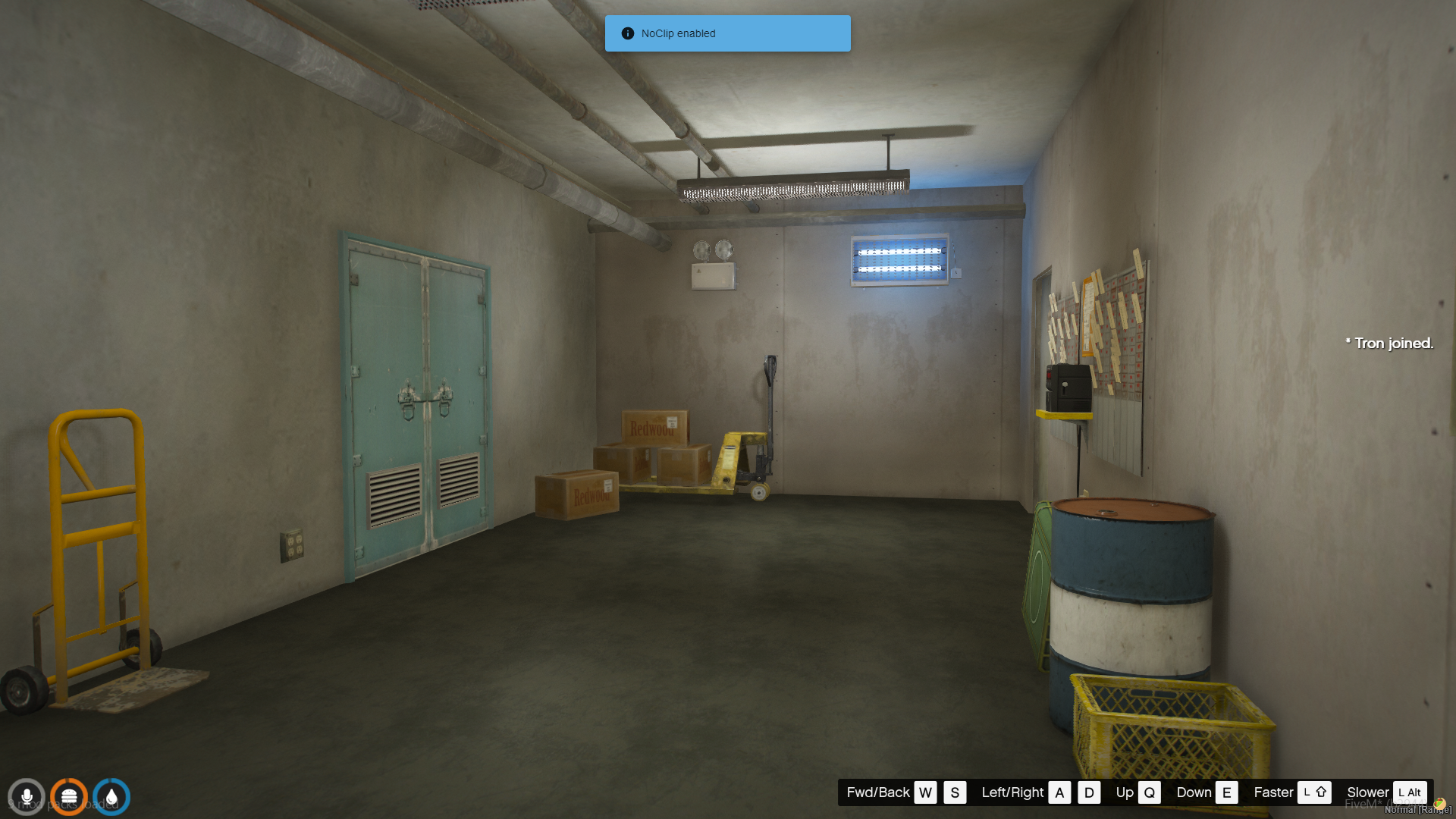Select the microphone voice status icon

click(27, 797)
